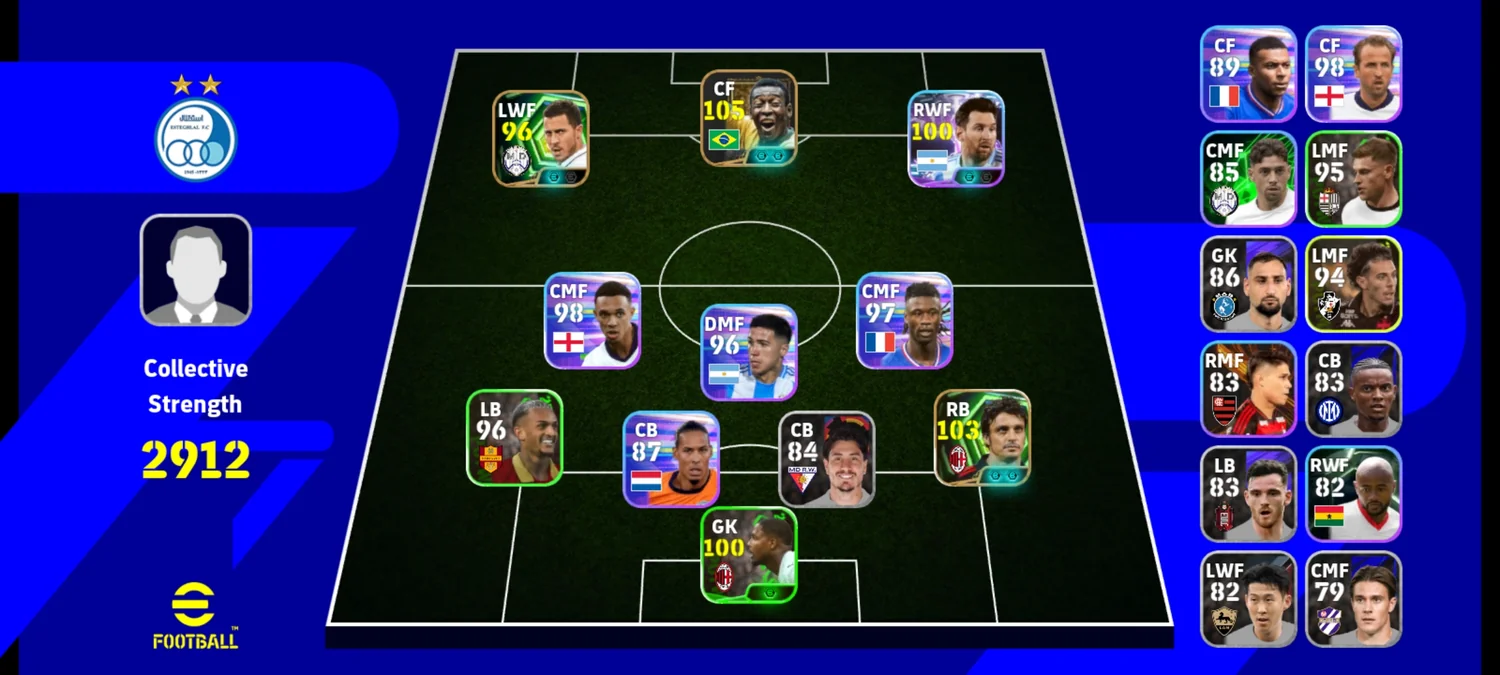Select the GK 100 goalkeeper card
Image resolution: width=1500 pixels, height=675 pixels.
pyautogui.click(x=749, y=555)
